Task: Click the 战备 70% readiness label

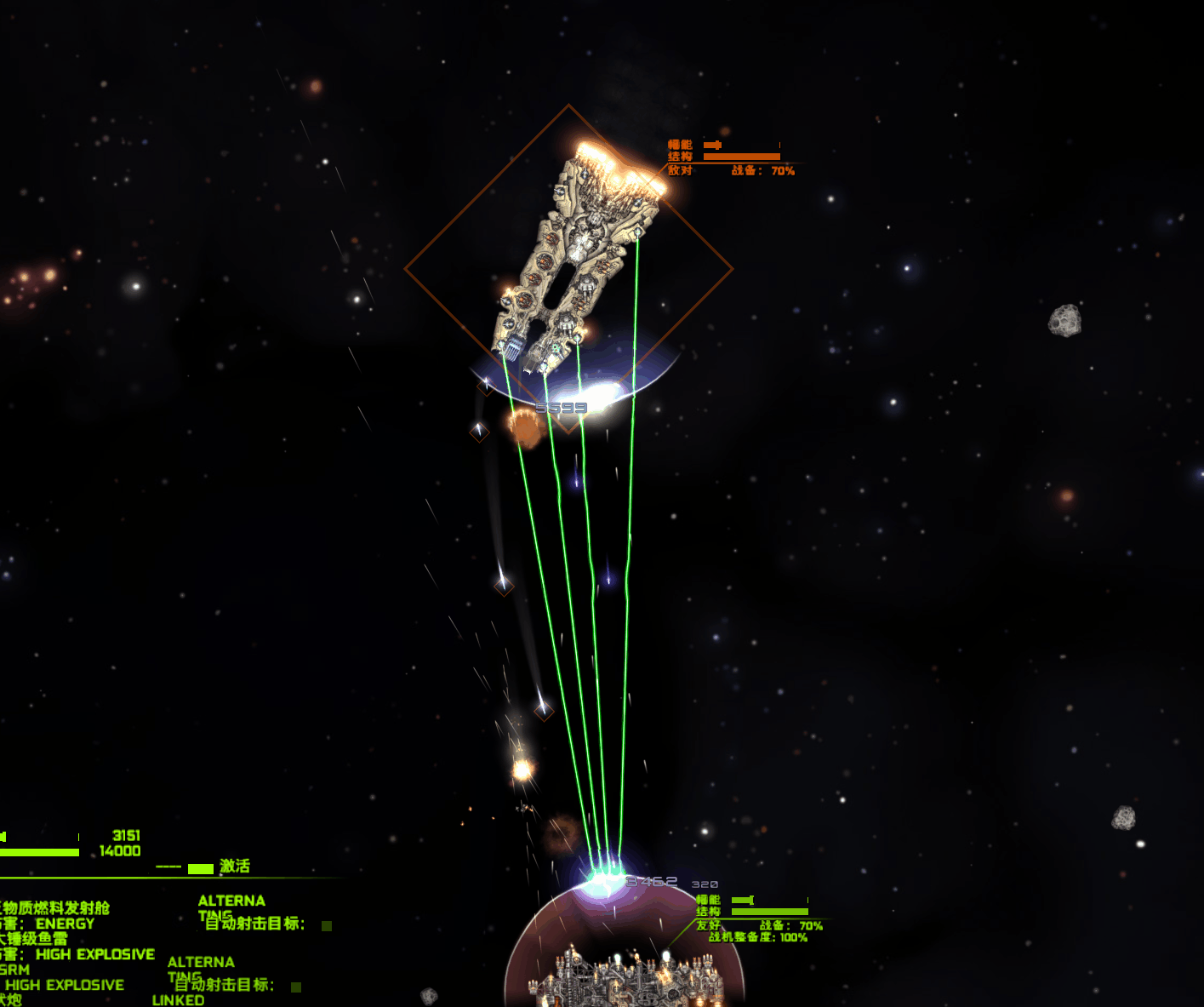Action: coord(762,170)
